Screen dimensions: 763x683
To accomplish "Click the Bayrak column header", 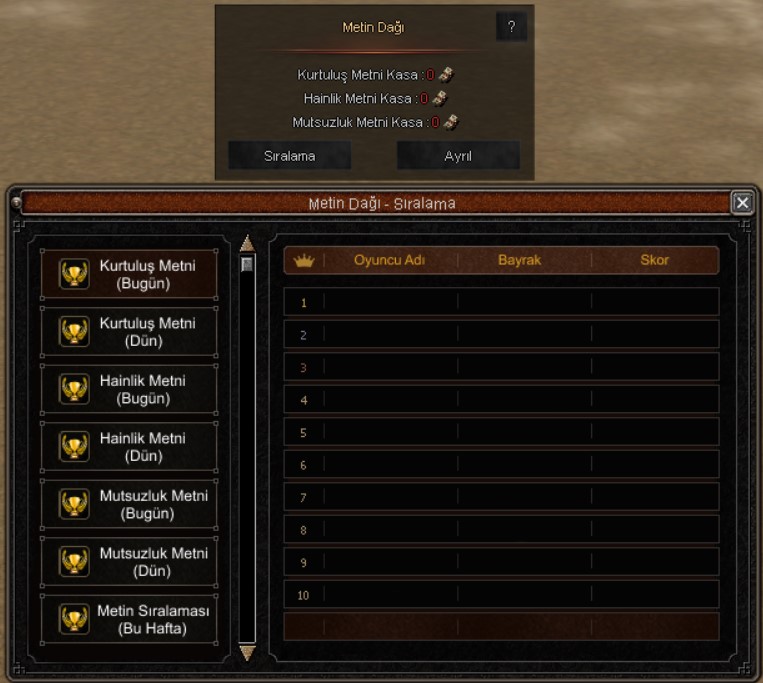I will tap(519, 260).
